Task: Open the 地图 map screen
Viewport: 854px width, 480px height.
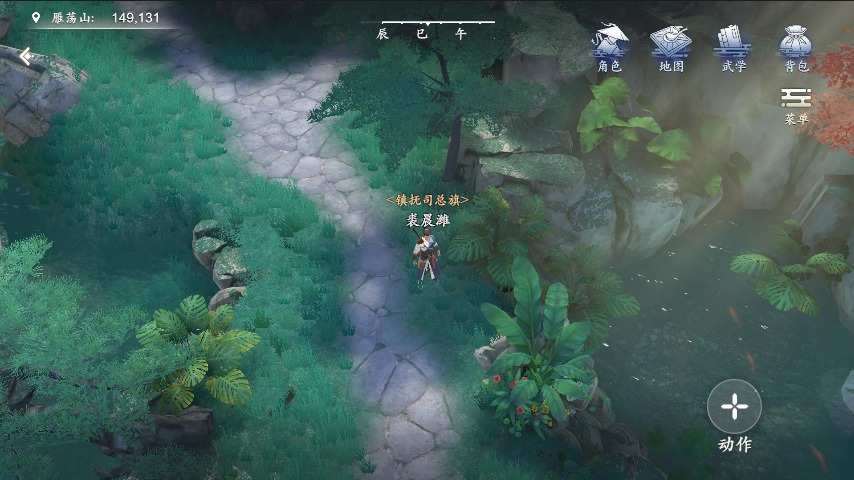Action: click(x=671, y=46)
